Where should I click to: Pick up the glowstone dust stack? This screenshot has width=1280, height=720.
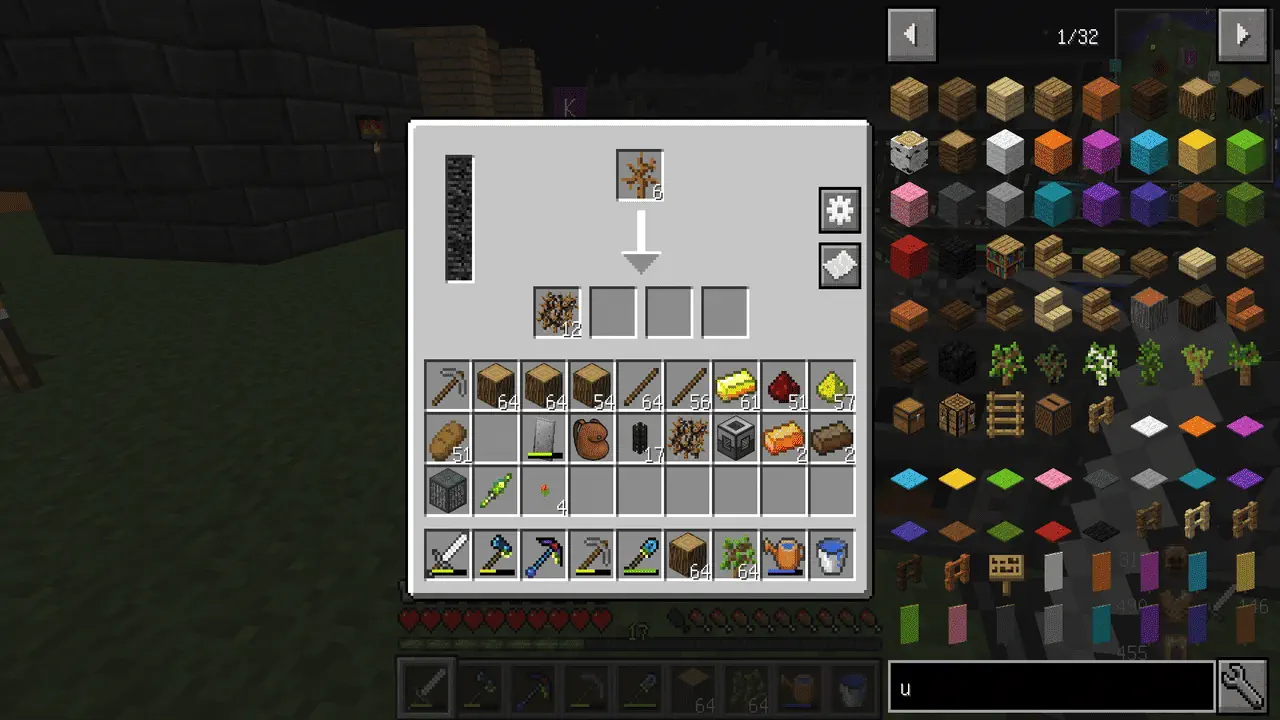[x=831, y=385]
